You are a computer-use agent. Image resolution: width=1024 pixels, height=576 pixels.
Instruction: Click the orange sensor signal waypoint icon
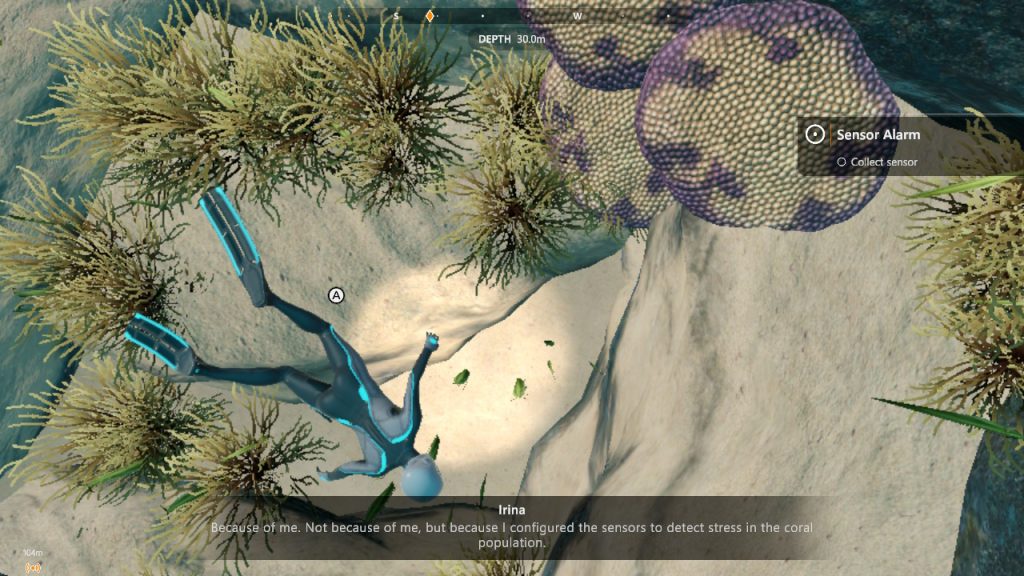pos(33,567)
